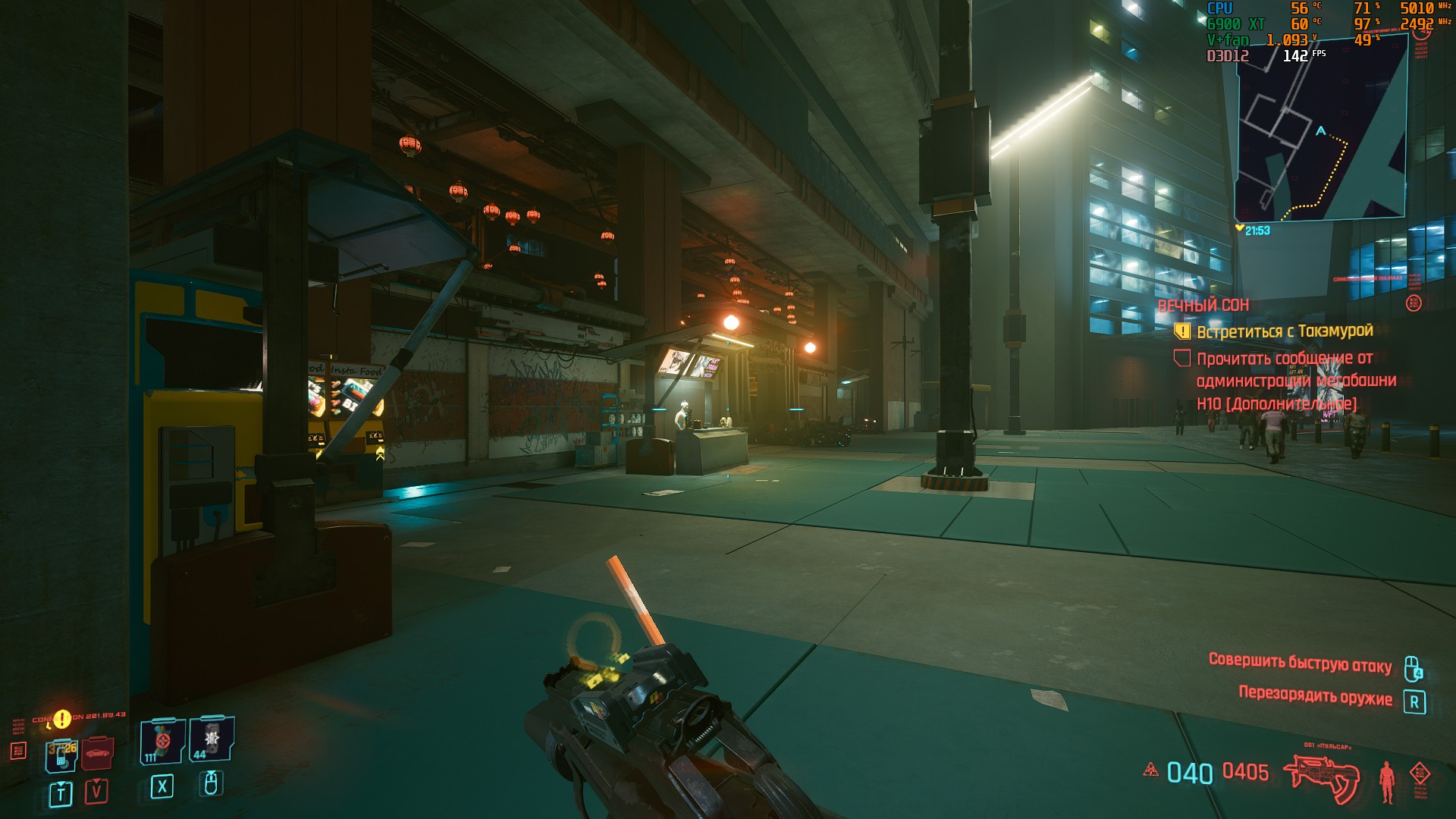Click the red ammo type triangle icon
Image resolution: width=1456 pixels, height=819 pixels.
[1150, 770]
